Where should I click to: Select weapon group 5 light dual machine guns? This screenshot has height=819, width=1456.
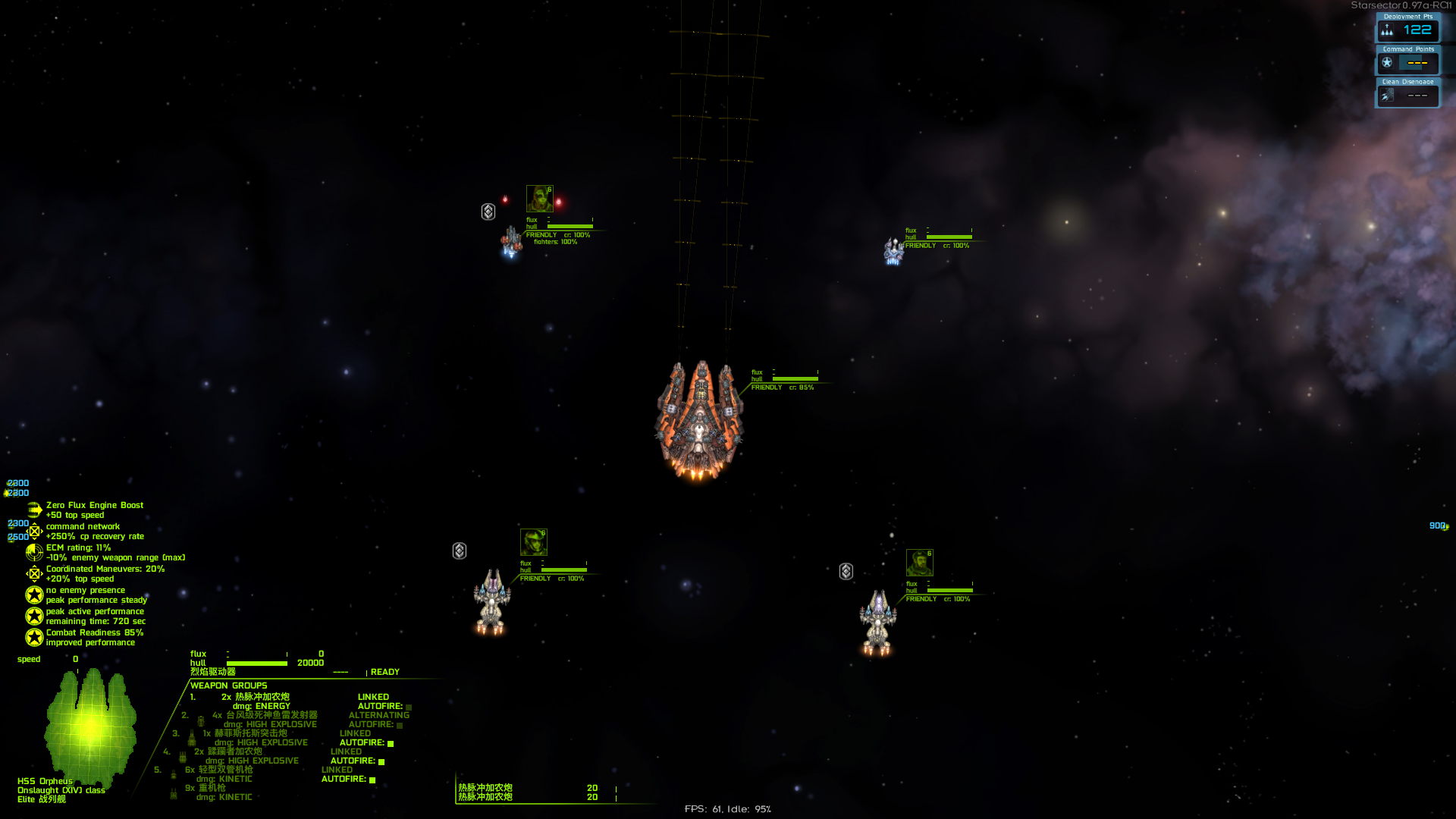click(x=225, y=770)
